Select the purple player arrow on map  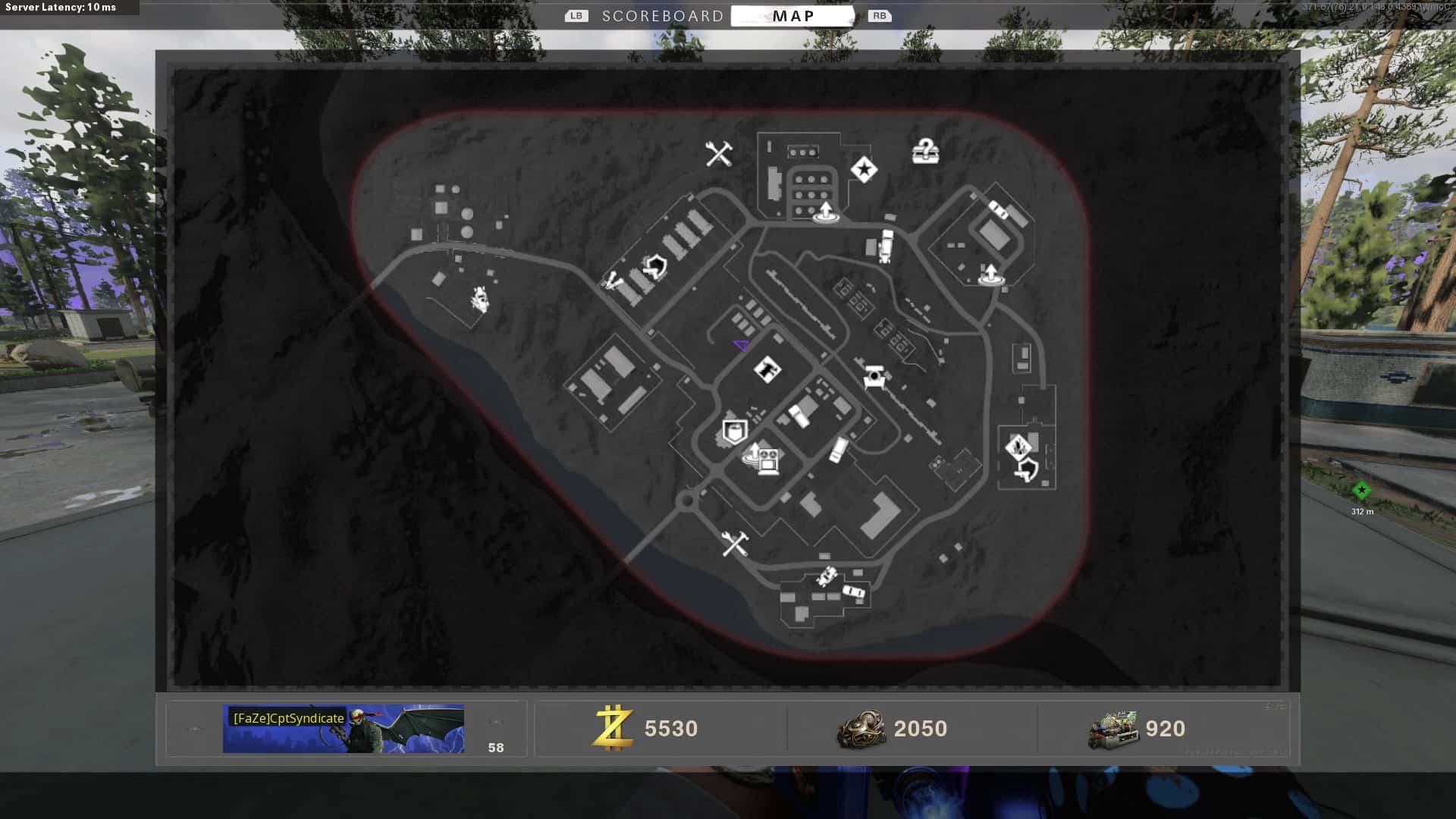point(742,346)
